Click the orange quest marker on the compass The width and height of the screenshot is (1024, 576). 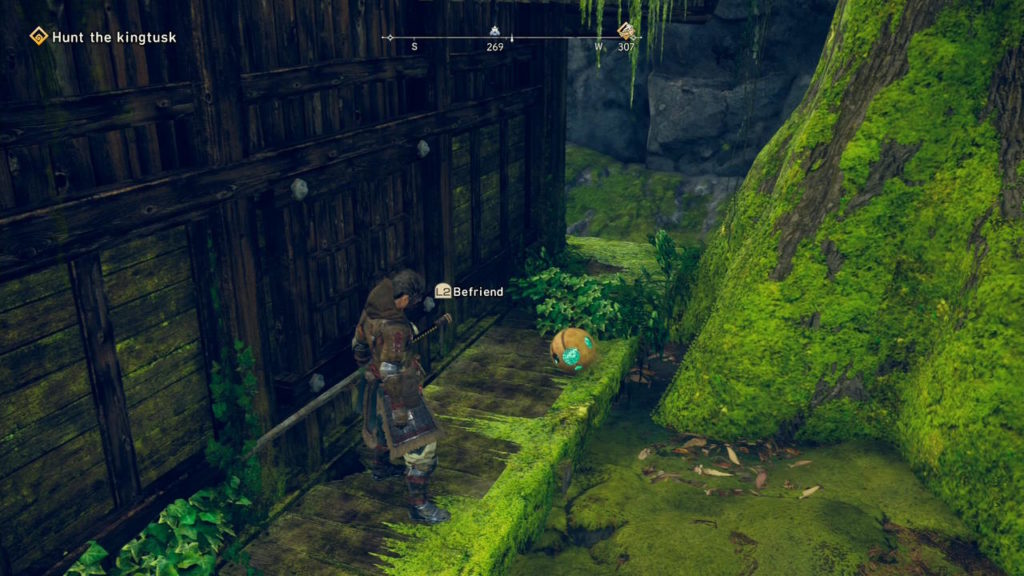point(626,30)
